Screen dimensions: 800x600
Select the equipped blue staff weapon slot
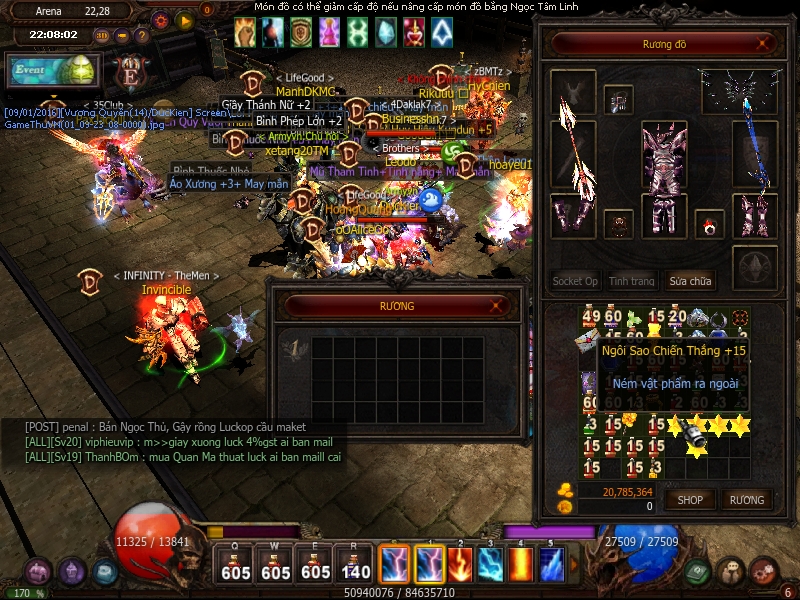point(757,155)
